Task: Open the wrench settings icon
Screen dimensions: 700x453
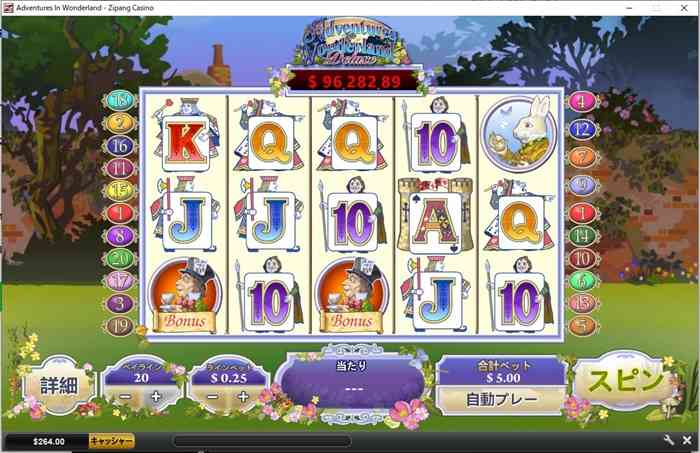Action: 668,440
